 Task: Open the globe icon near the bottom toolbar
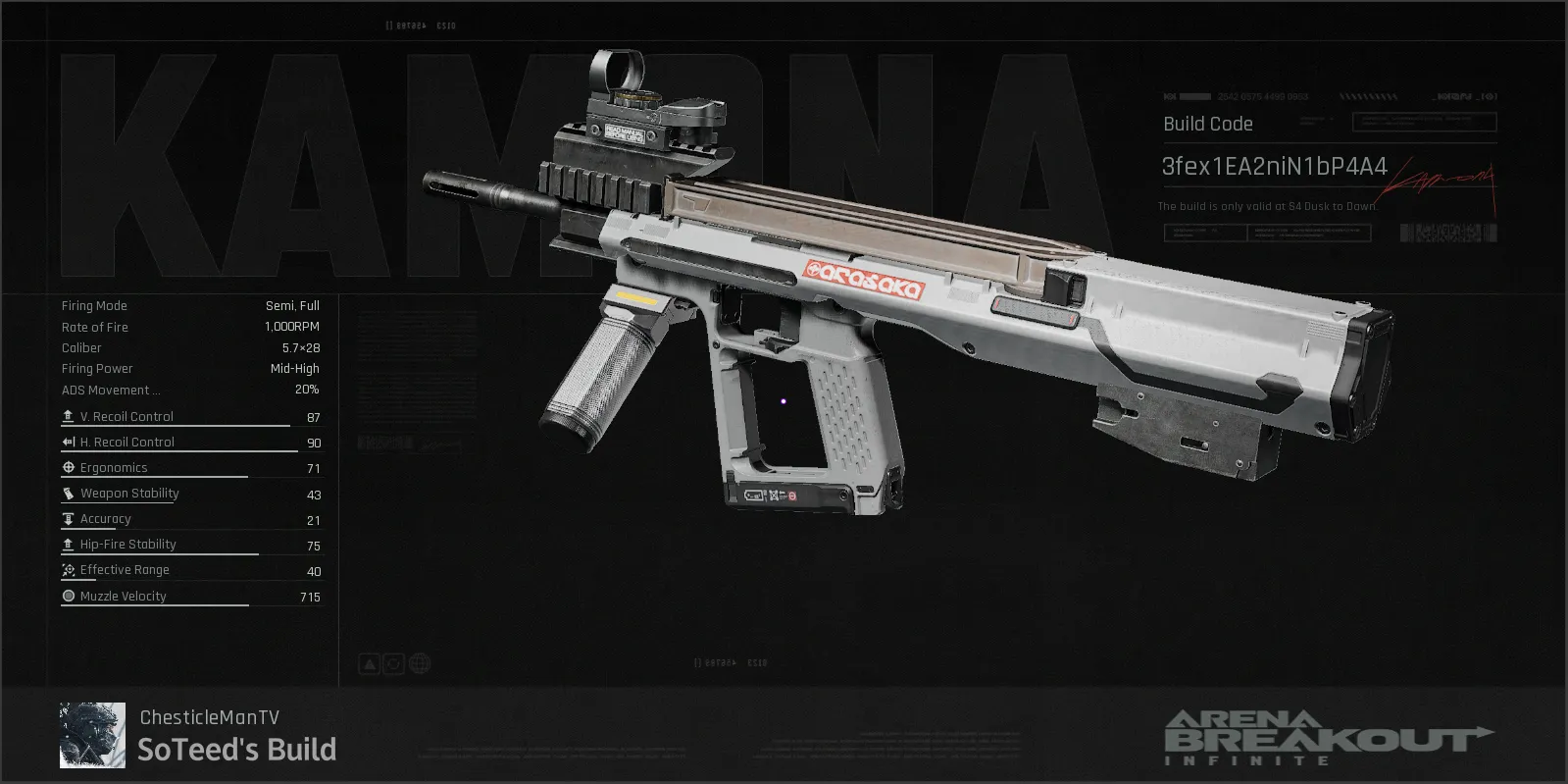point(421,663)
